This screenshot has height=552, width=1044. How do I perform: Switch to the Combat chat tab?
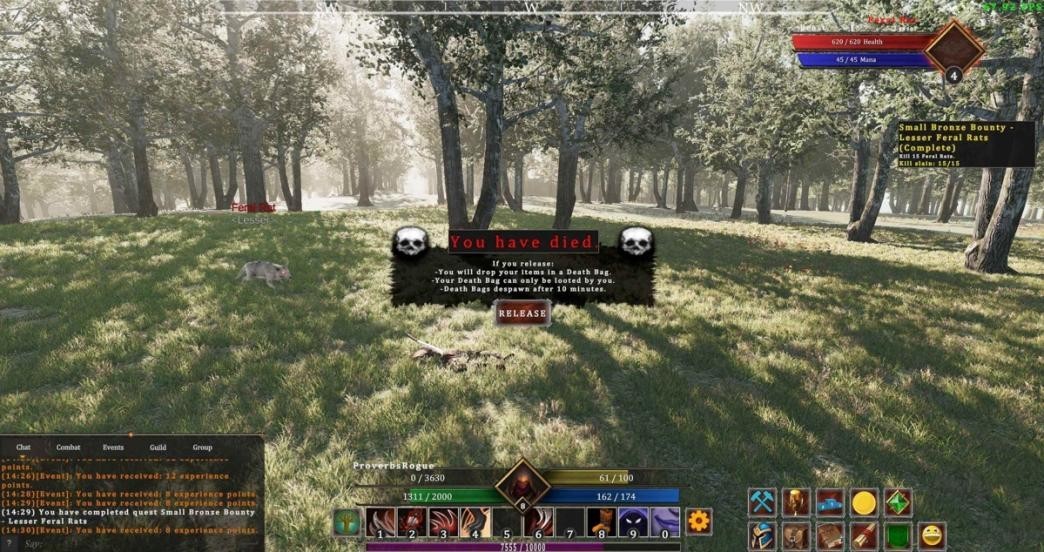[x=68, y=447]
